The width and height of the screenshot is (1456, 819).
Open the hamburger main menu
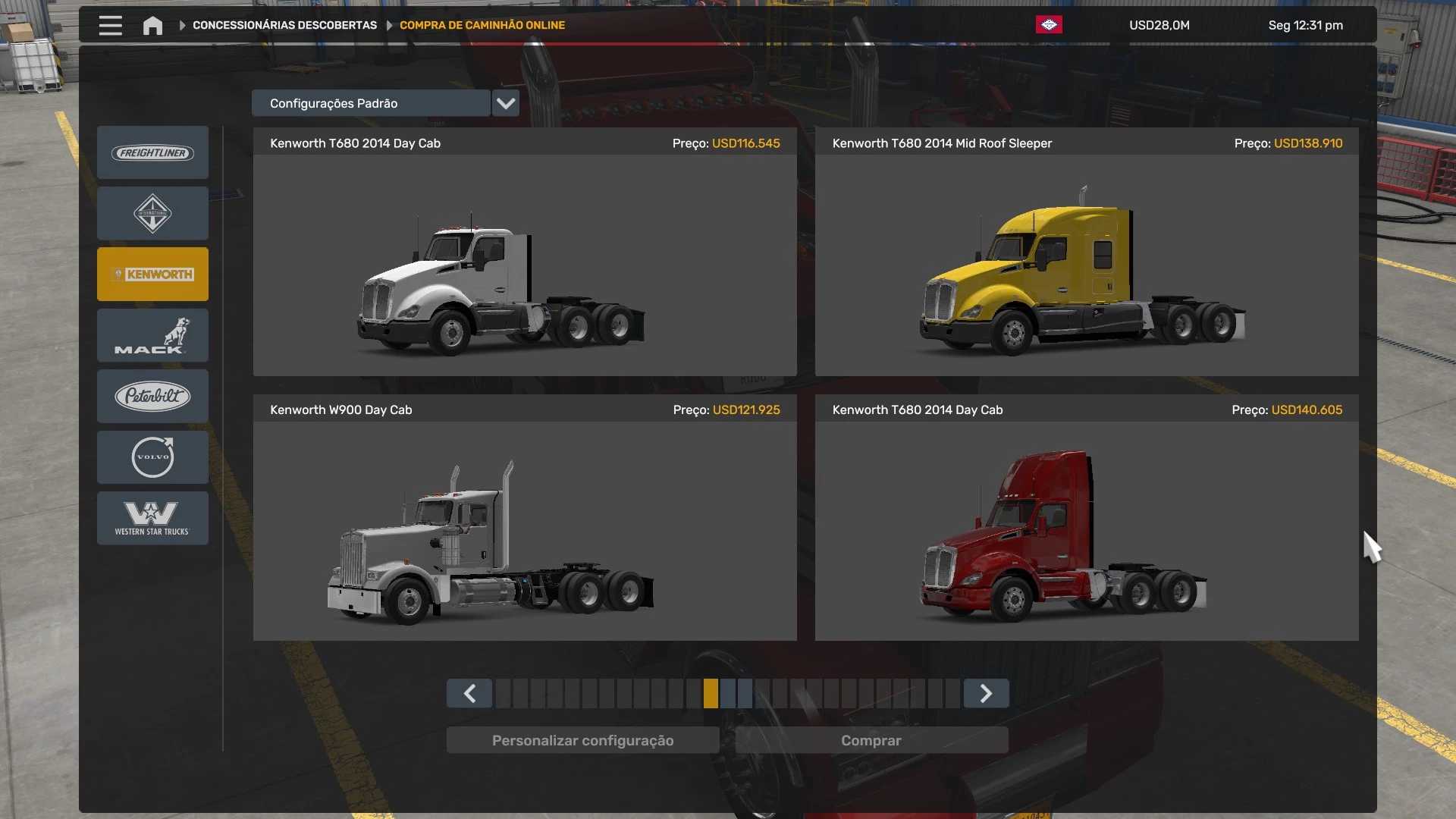(110, 26)
